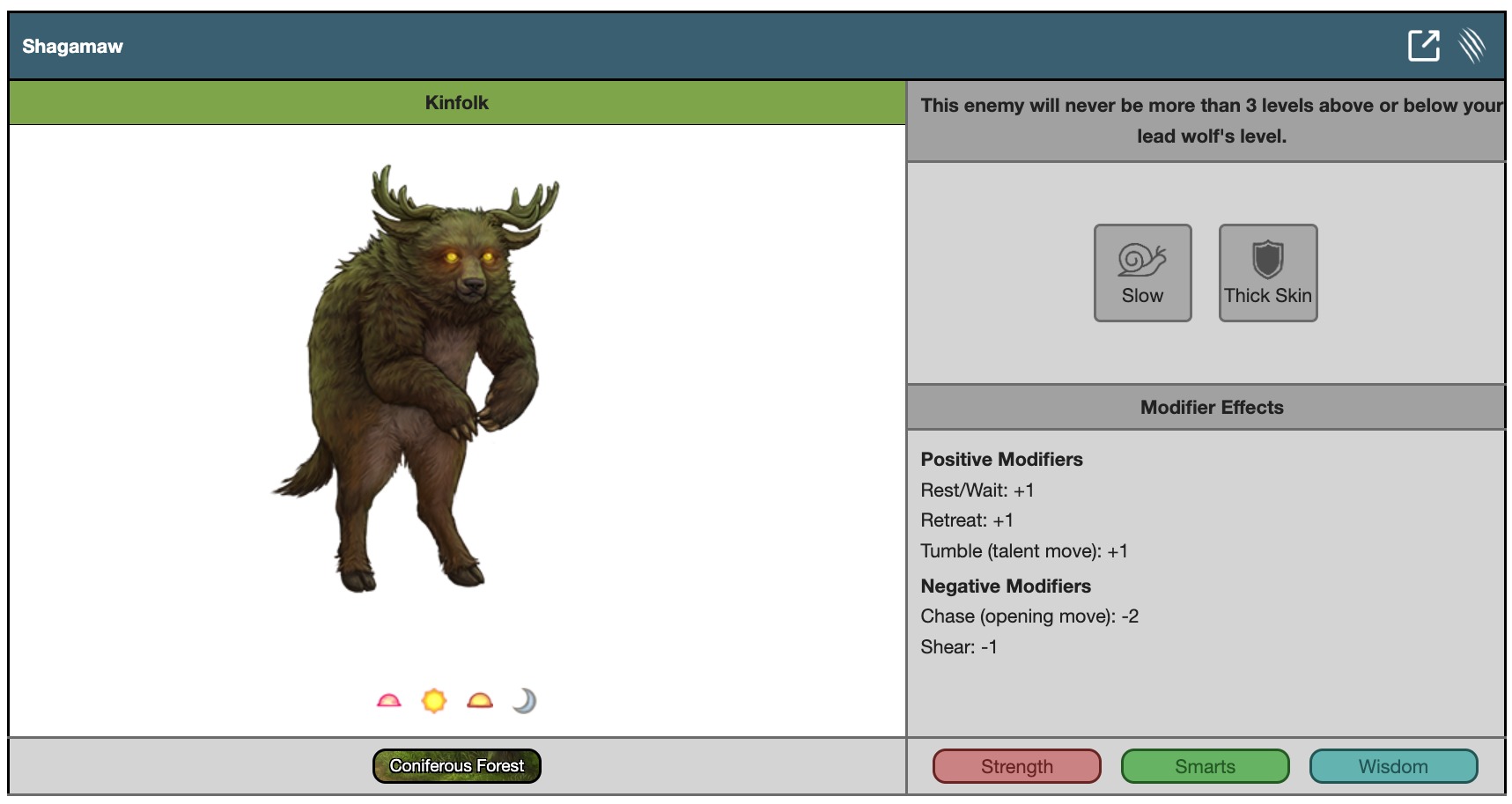Click the crescent moon night icon
This screenshot has width=1512, height=804.
click(x=525, y=701)
